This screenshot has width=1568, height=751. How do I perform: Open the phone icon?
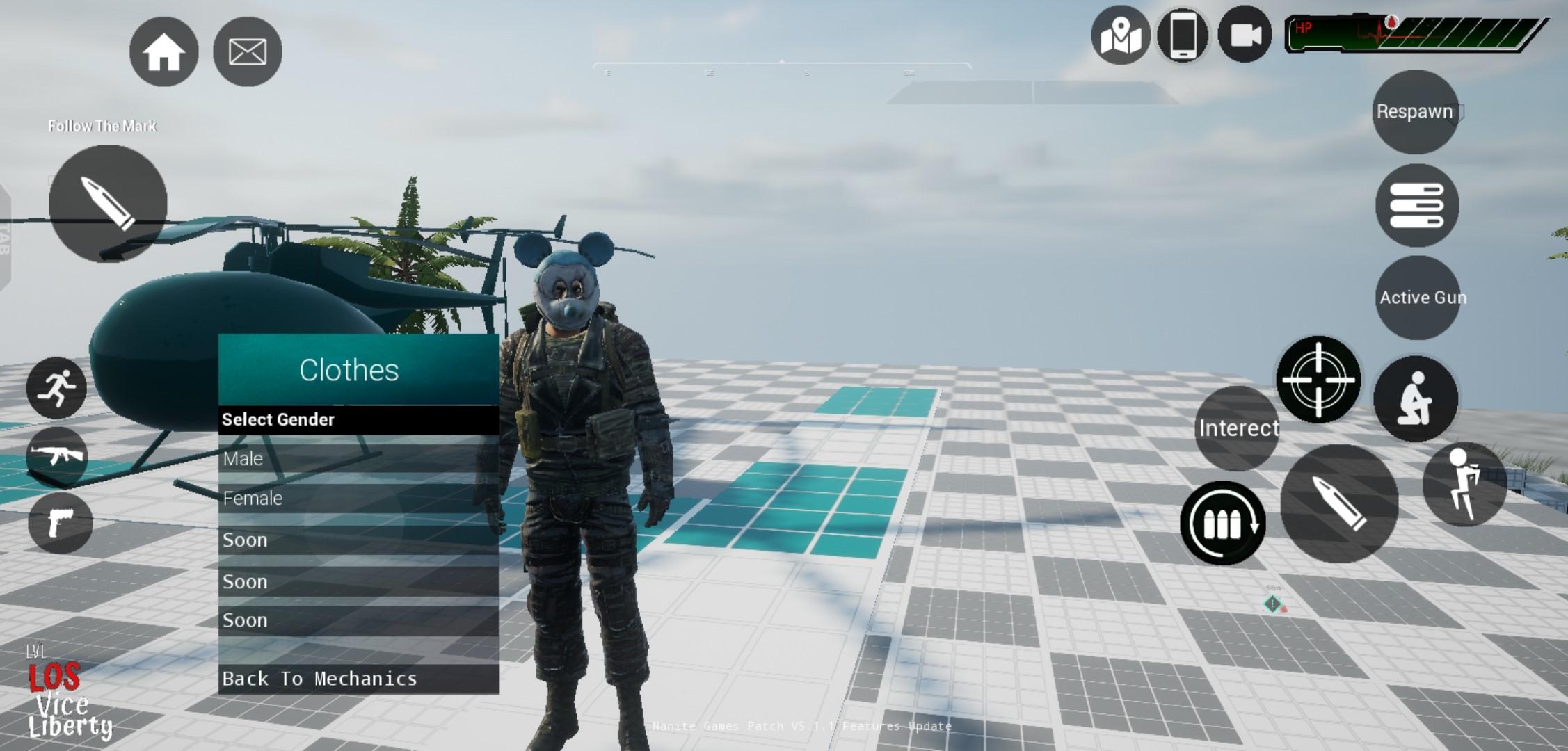(1183, 35)
